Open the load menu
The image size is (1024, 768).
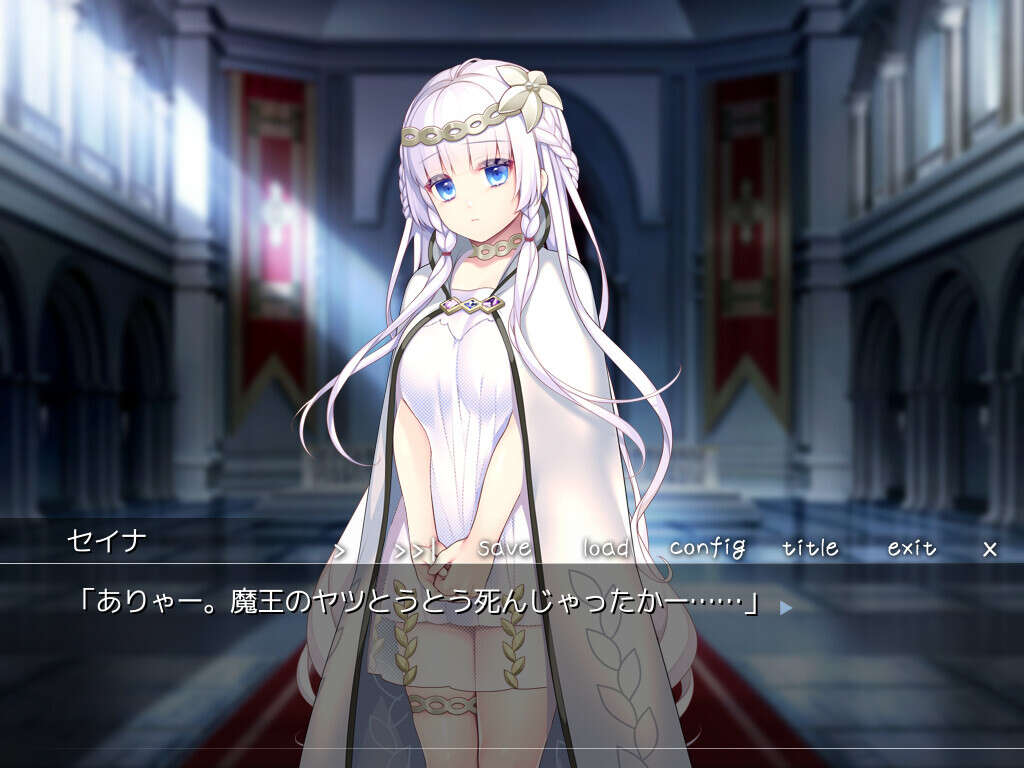(606, 548)
